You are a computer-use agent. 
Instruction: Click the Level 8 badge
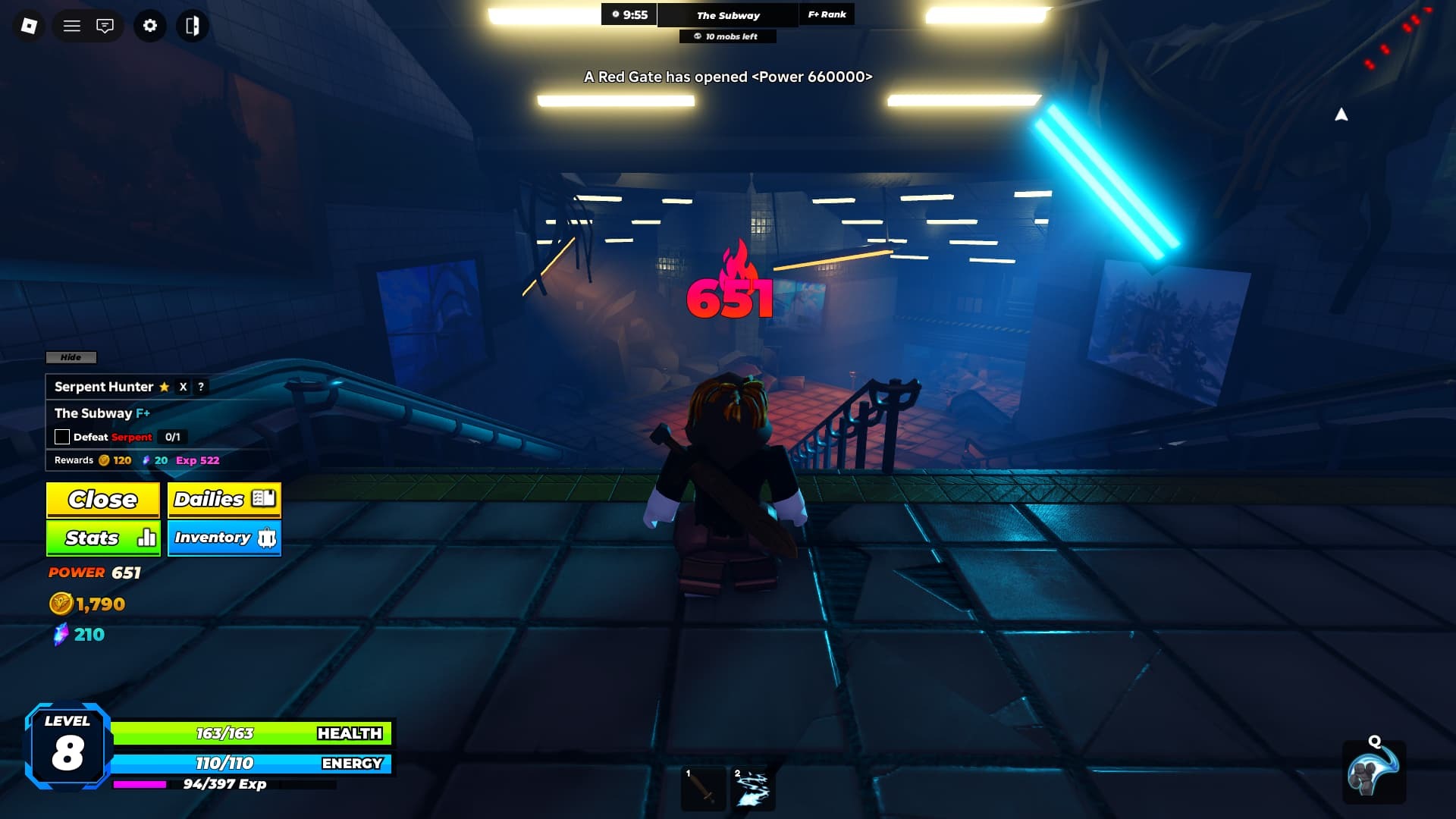tap(67, 744)
